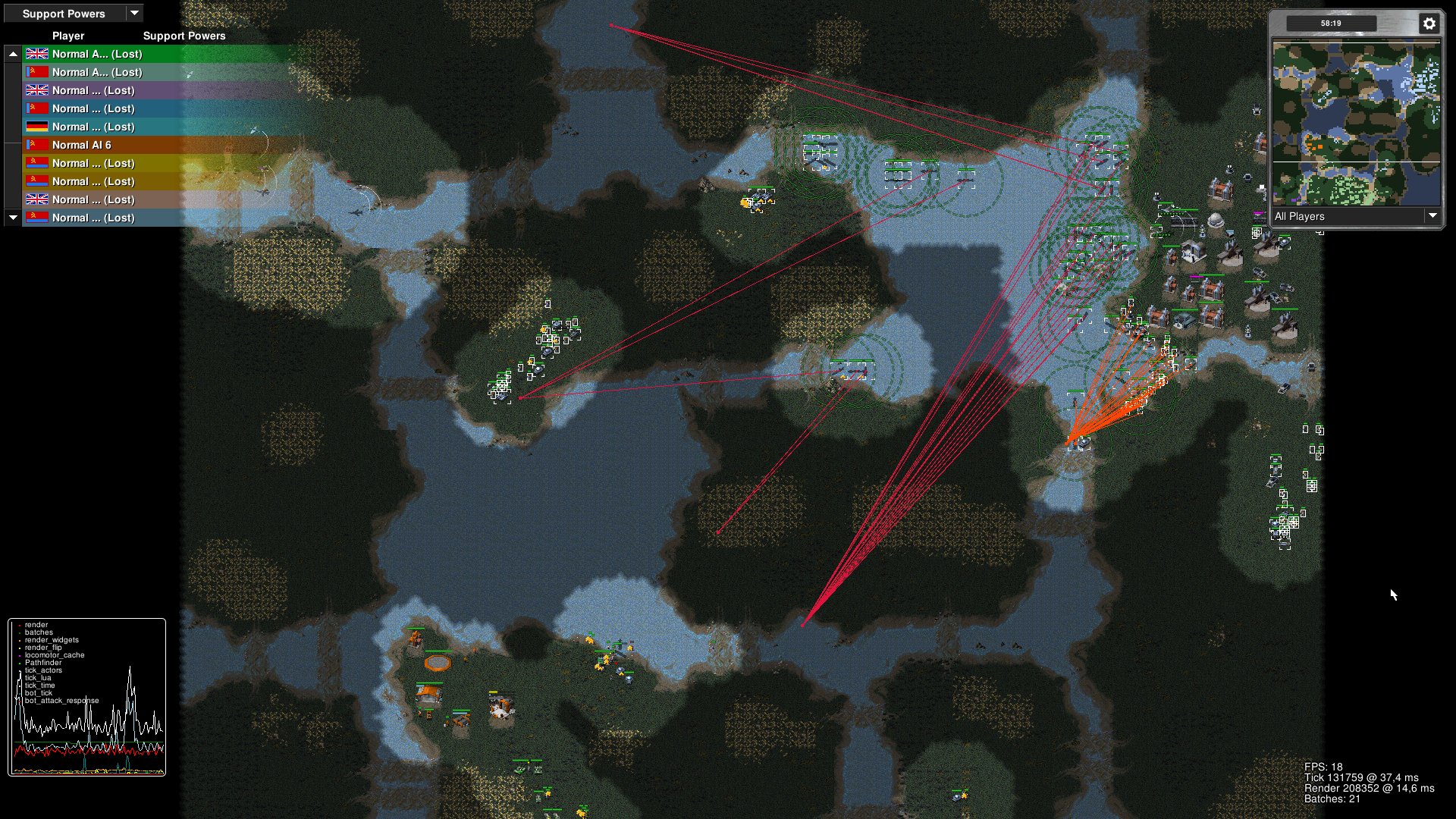
Task: Click the settings gear on the minimap panel
Action: pos(1429,24)
